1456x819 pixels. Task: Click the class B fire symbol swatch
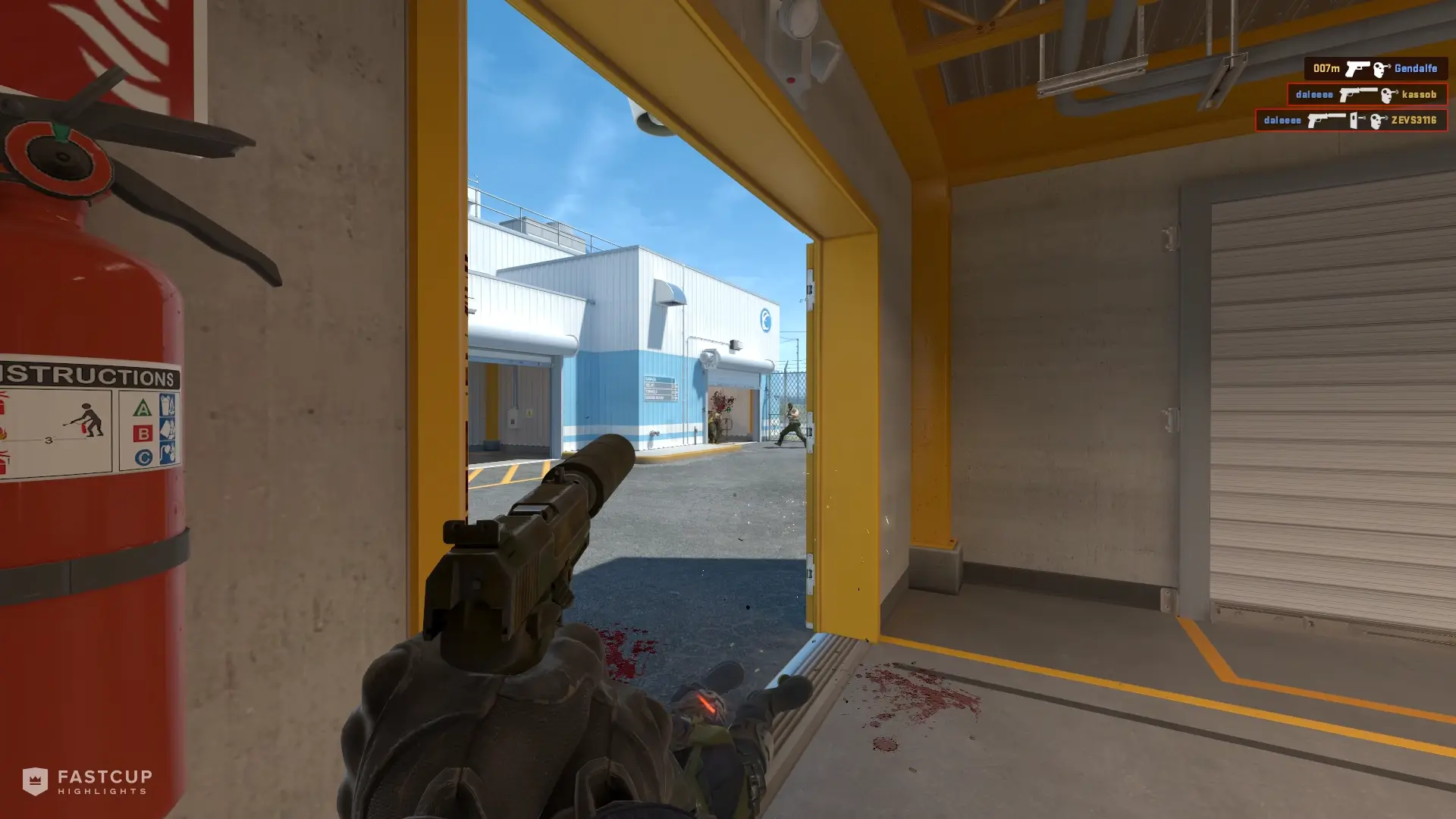(x=143, y=433)
